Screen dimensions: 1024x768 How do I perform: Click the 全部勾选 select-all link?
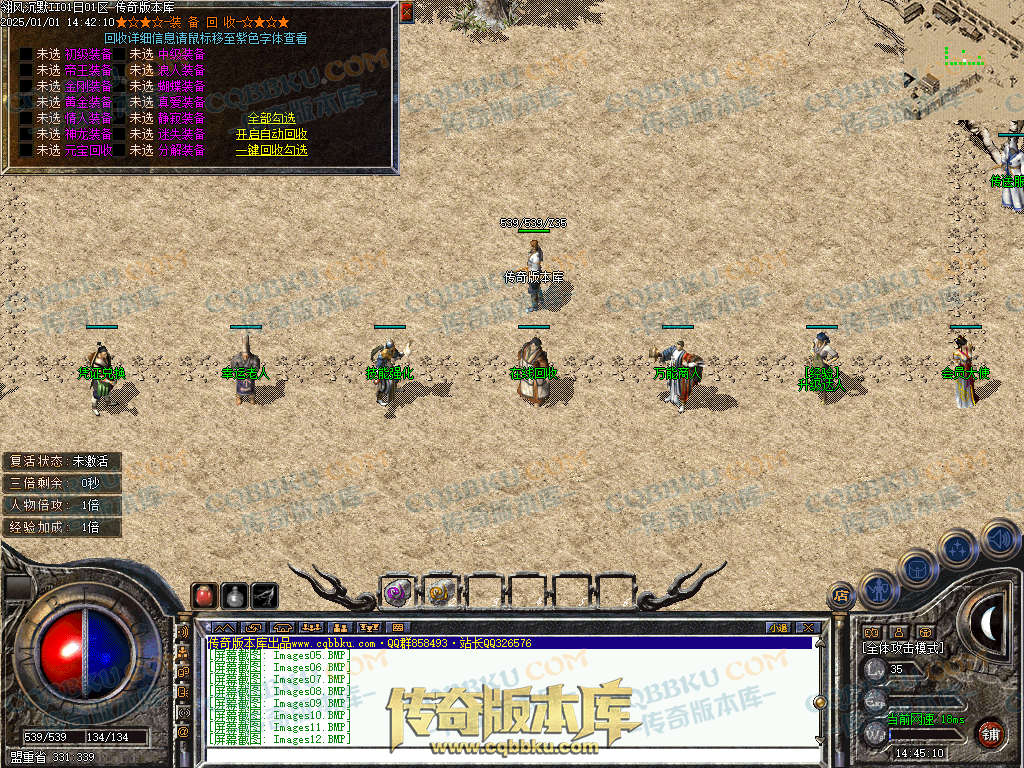click(271, 118)
